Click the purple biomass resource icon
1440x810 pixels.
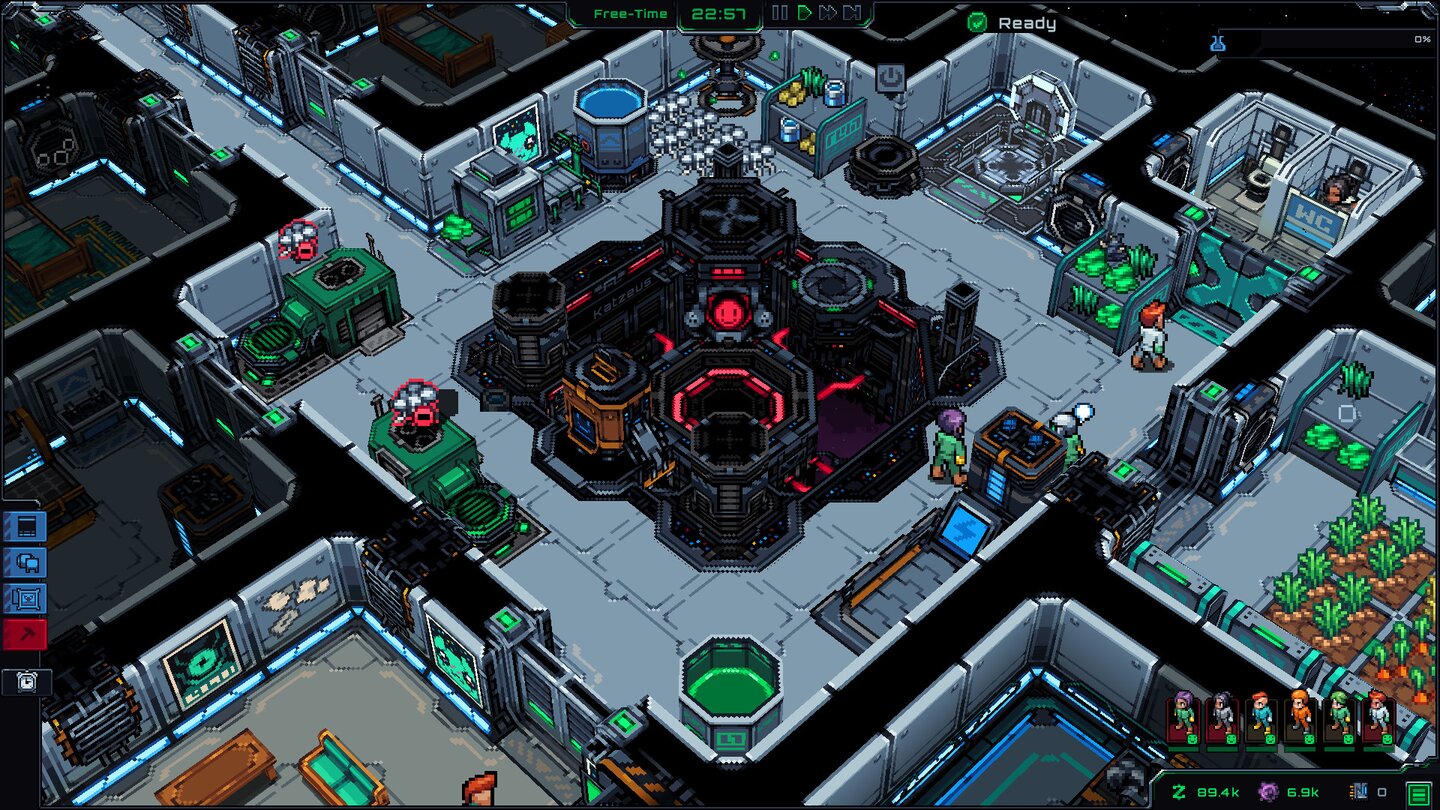click(x=1268, y=792)
